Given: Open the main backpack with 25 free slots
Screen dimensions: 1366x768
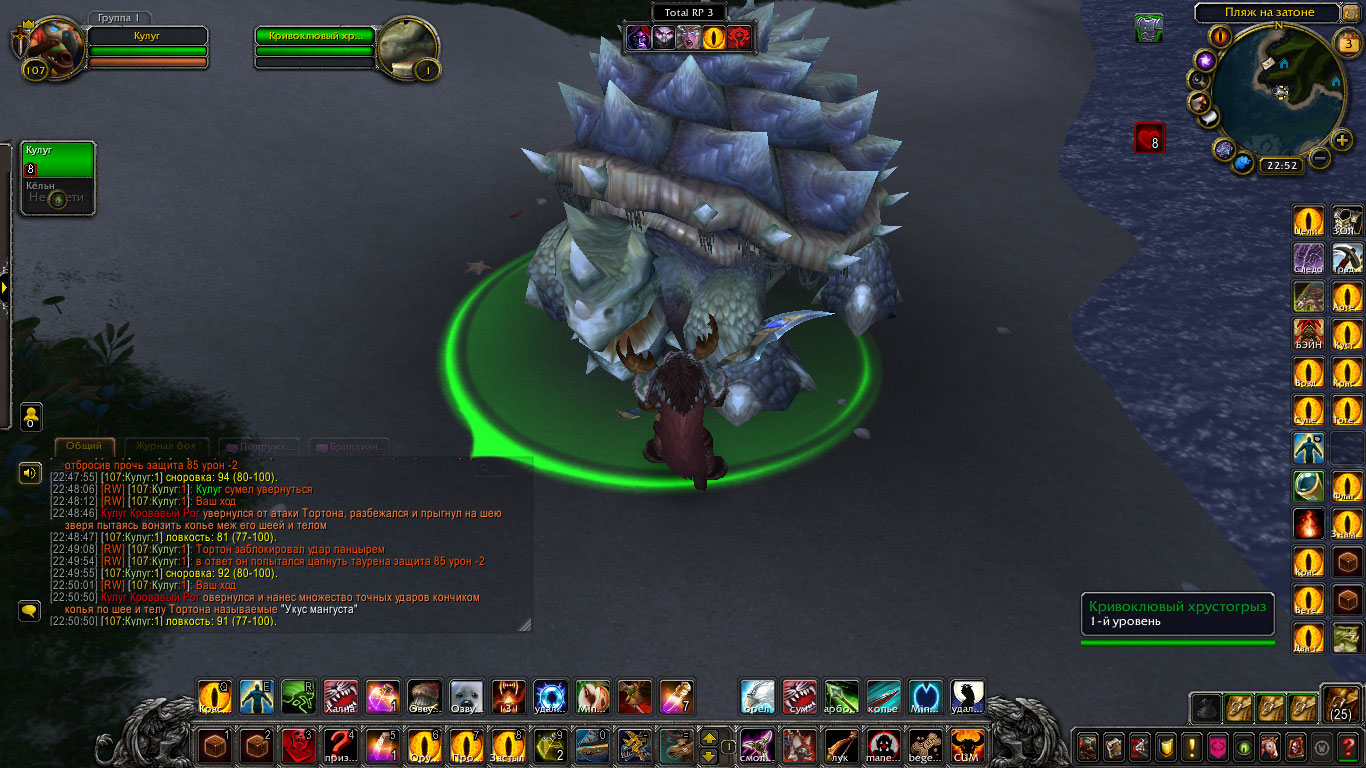Looking at the screenshot, I should tap(1342, 704).
